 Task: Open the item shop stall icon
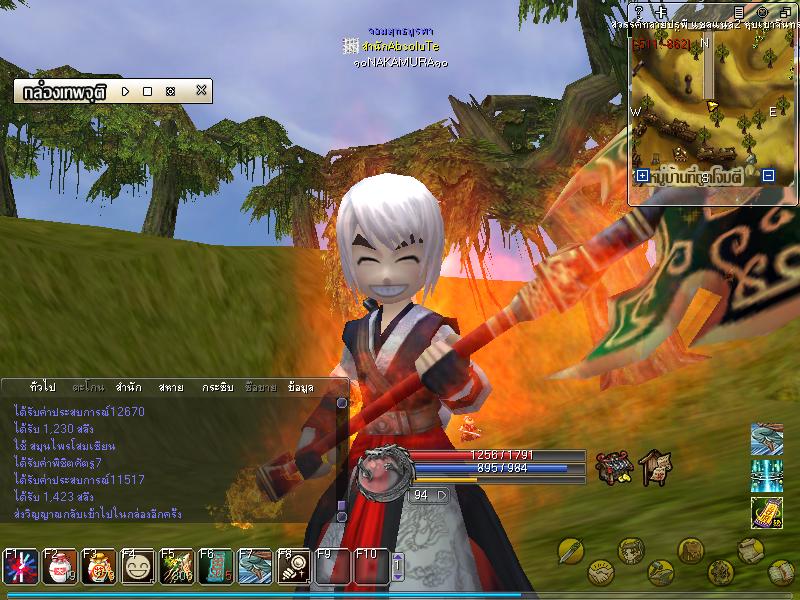click(612, 467)
